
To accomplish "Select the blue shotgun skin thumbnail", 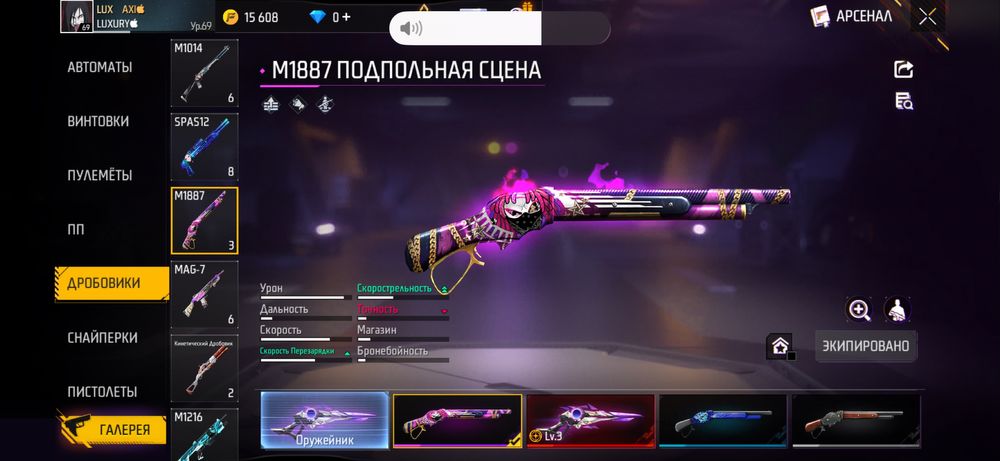I will click(722, 420).
